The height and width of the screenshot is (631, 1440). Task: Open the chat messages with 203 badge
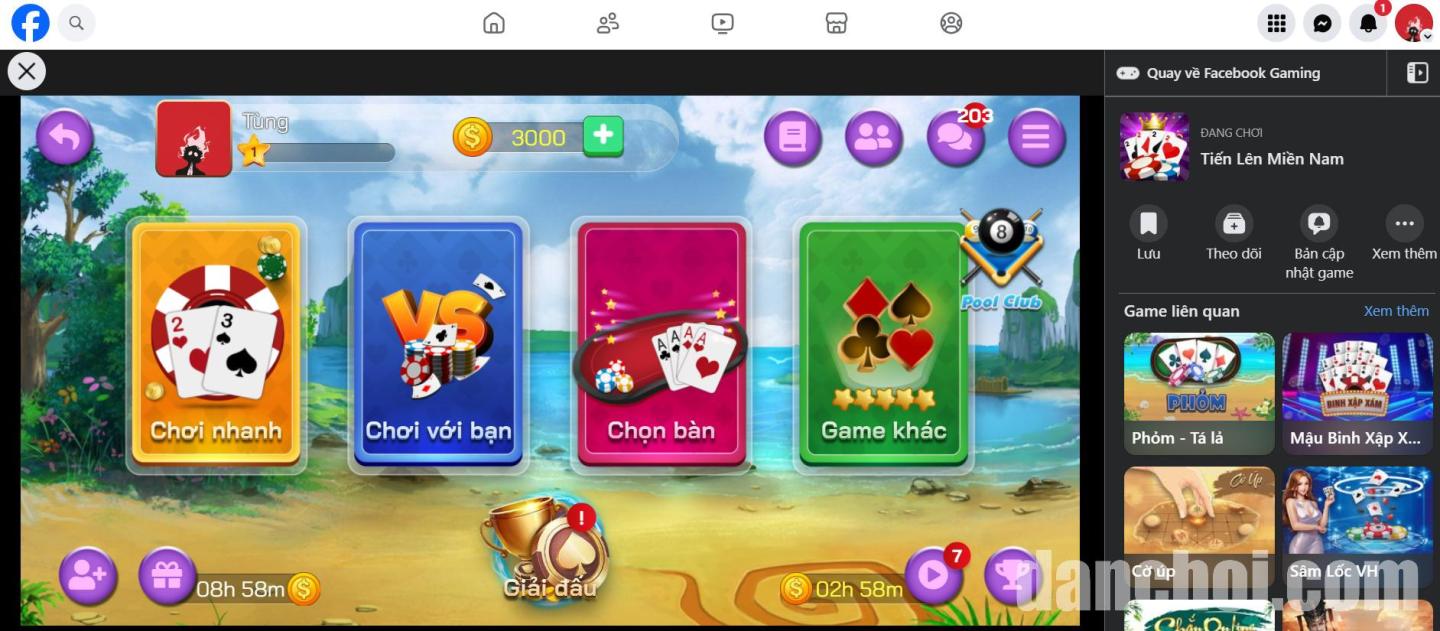coord(955,138)
